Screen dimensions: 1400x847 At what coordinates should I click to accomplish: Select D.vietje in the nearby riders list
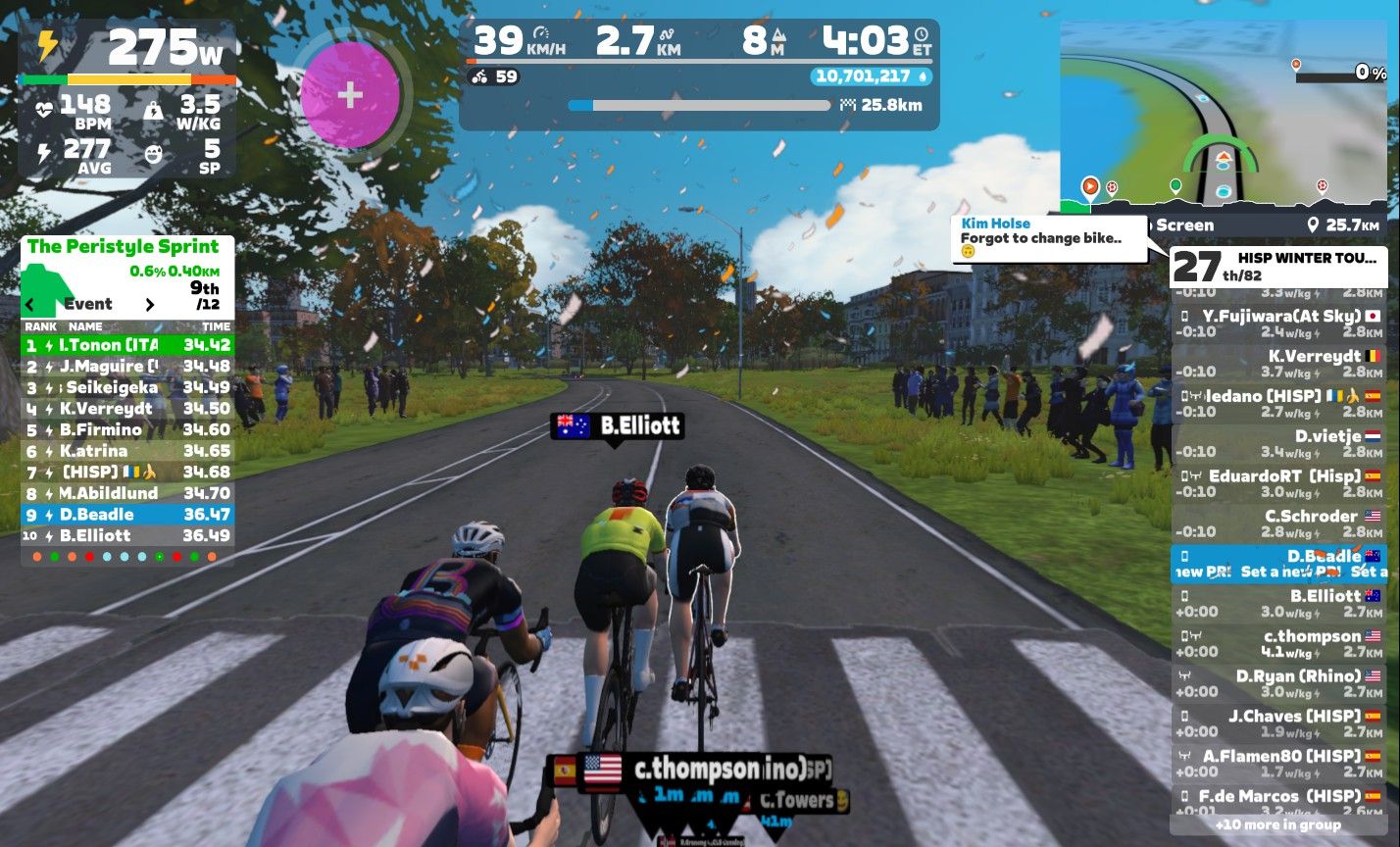(x=1277, y=444)
